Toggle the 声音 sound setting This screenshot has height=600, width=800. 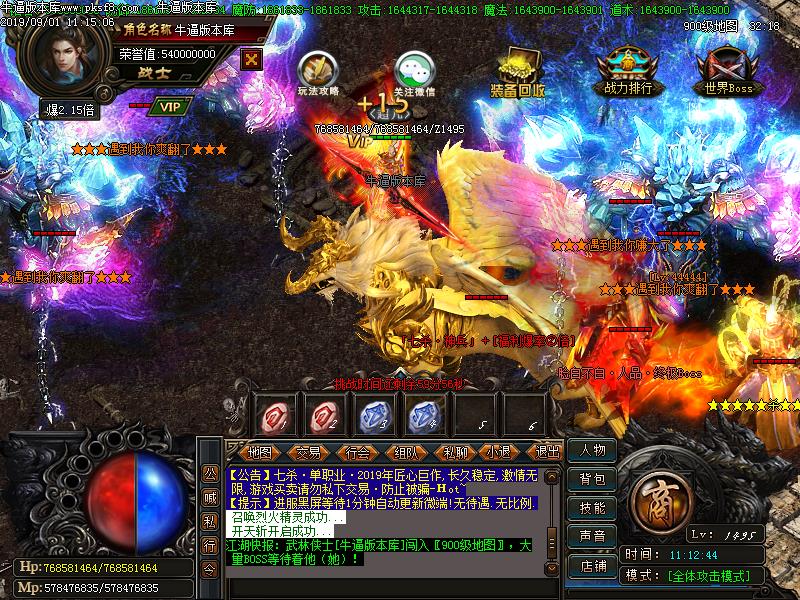click(592, 537)
